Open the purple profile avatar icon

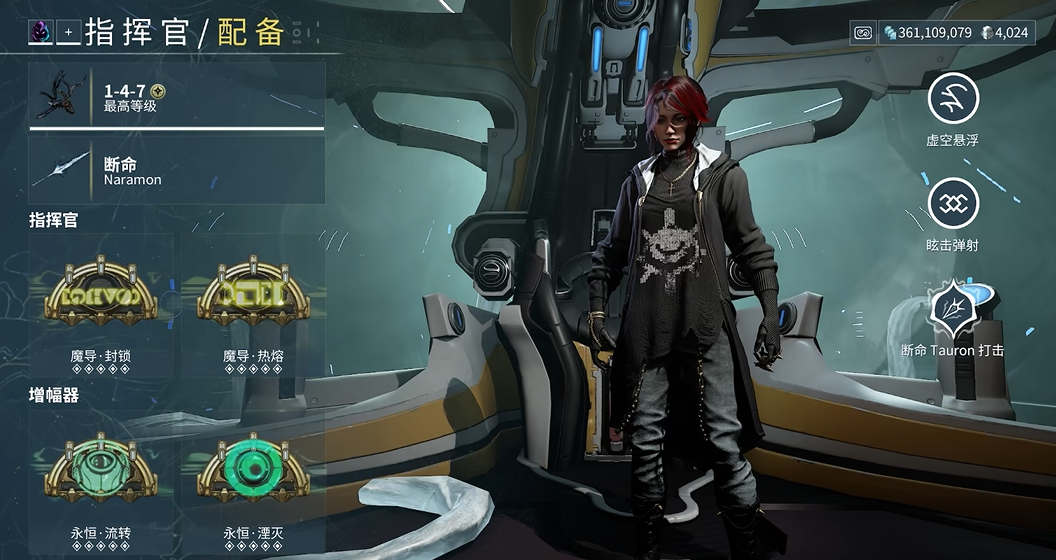coord(41,33)
